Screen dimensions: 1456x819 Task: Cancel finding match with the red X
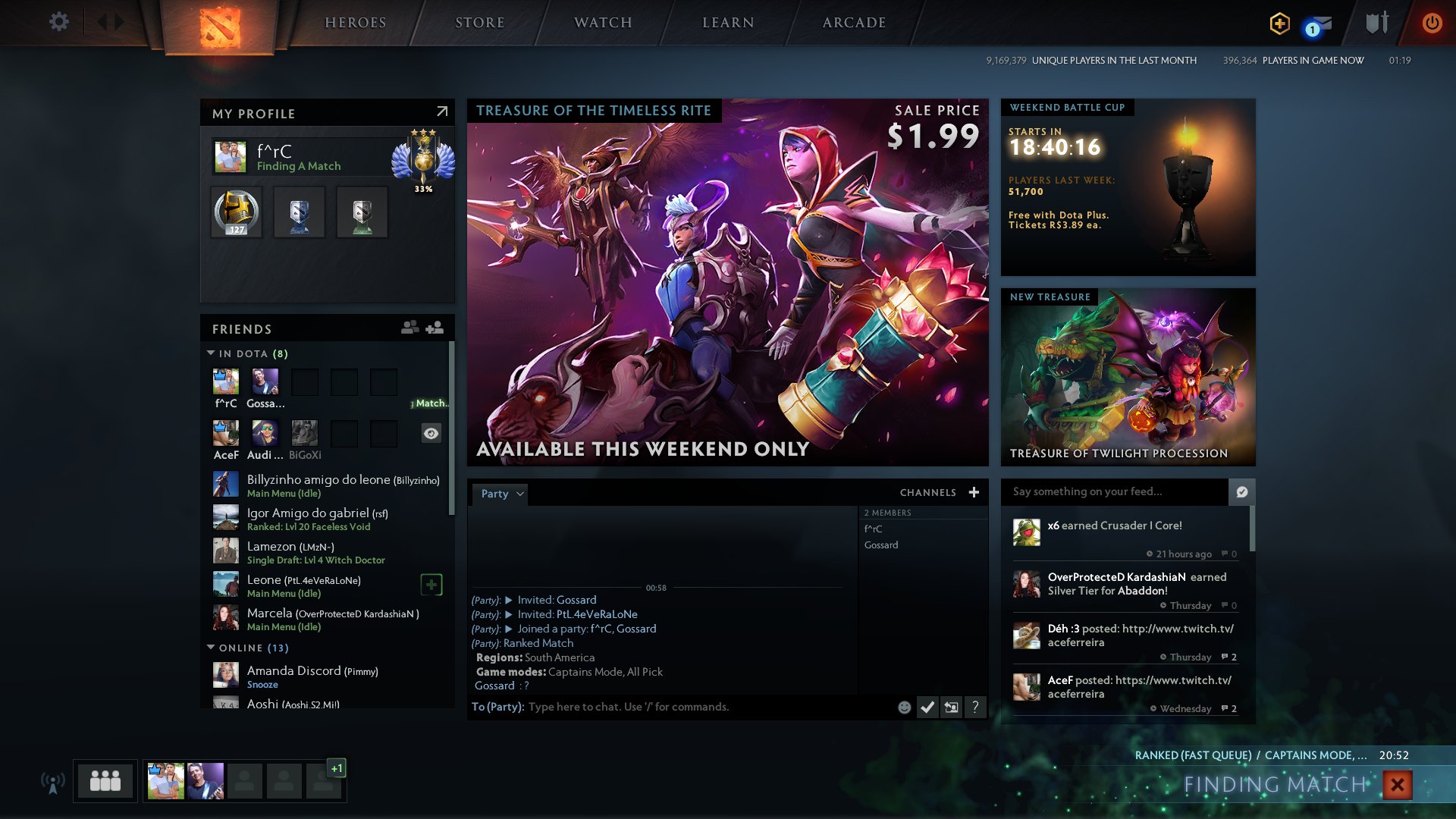[1397, 785]
